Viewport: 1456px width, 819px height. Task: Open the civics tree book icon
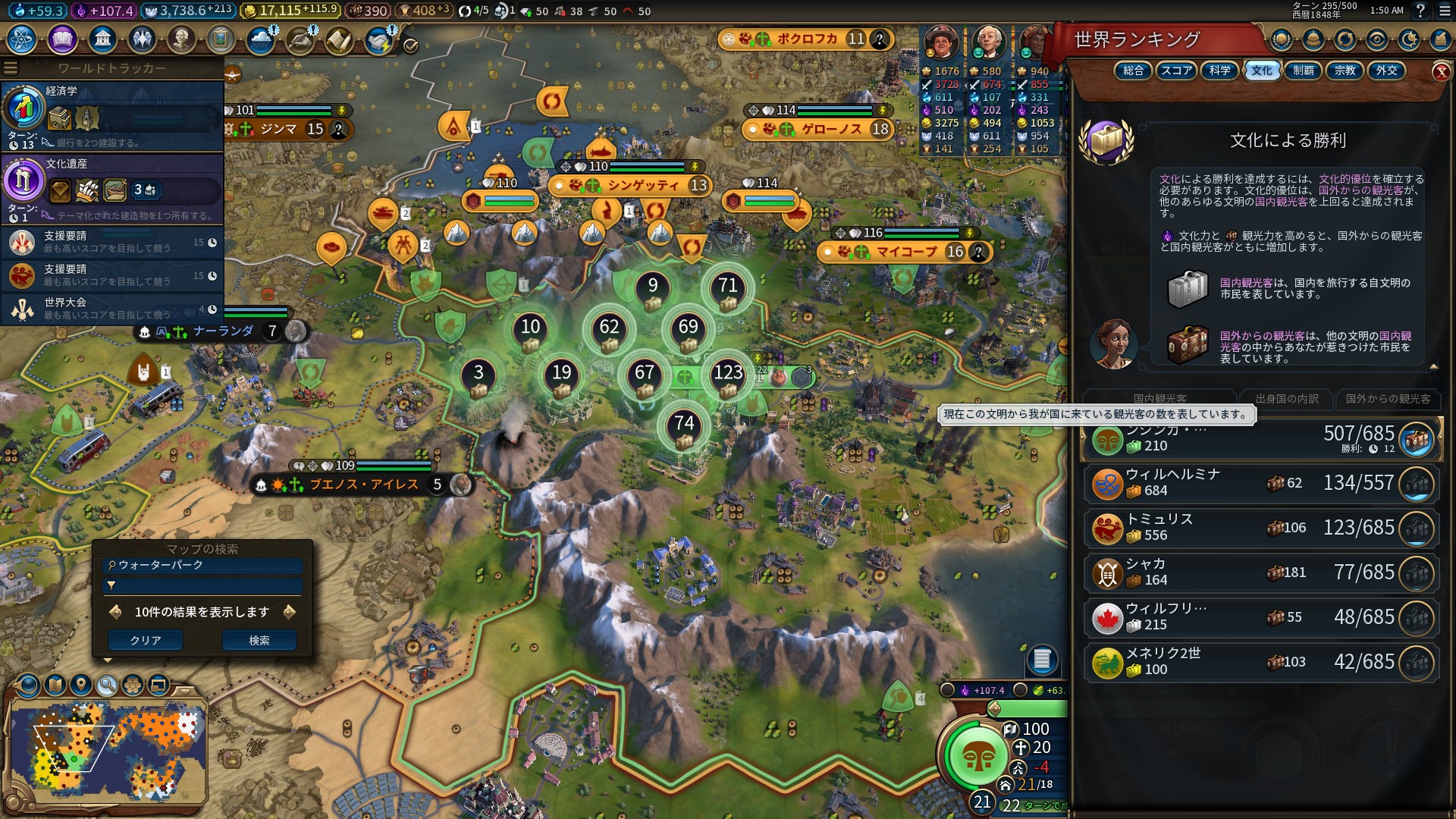click(62, 39)
